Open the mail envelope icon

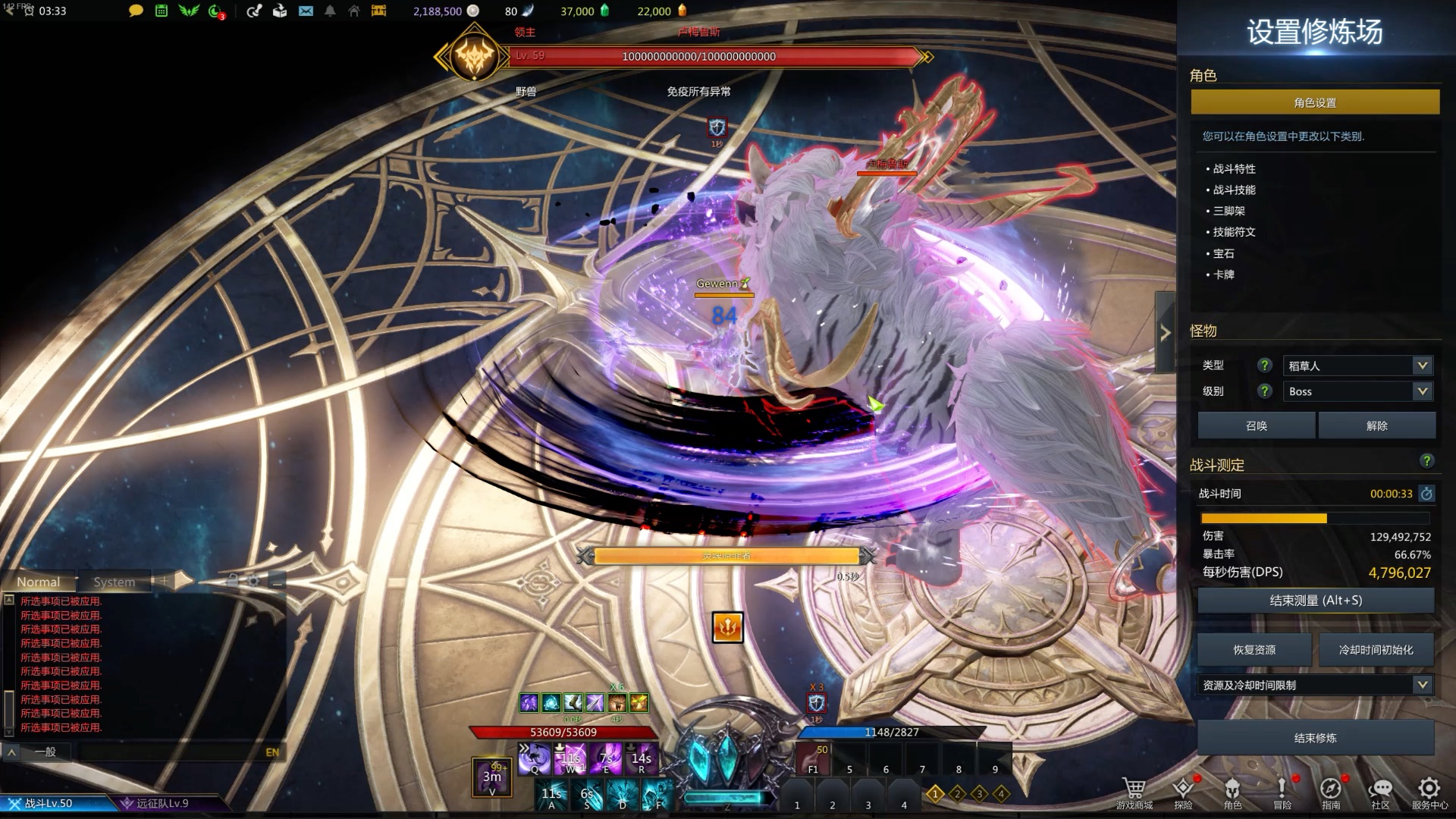tap(306, 11)
